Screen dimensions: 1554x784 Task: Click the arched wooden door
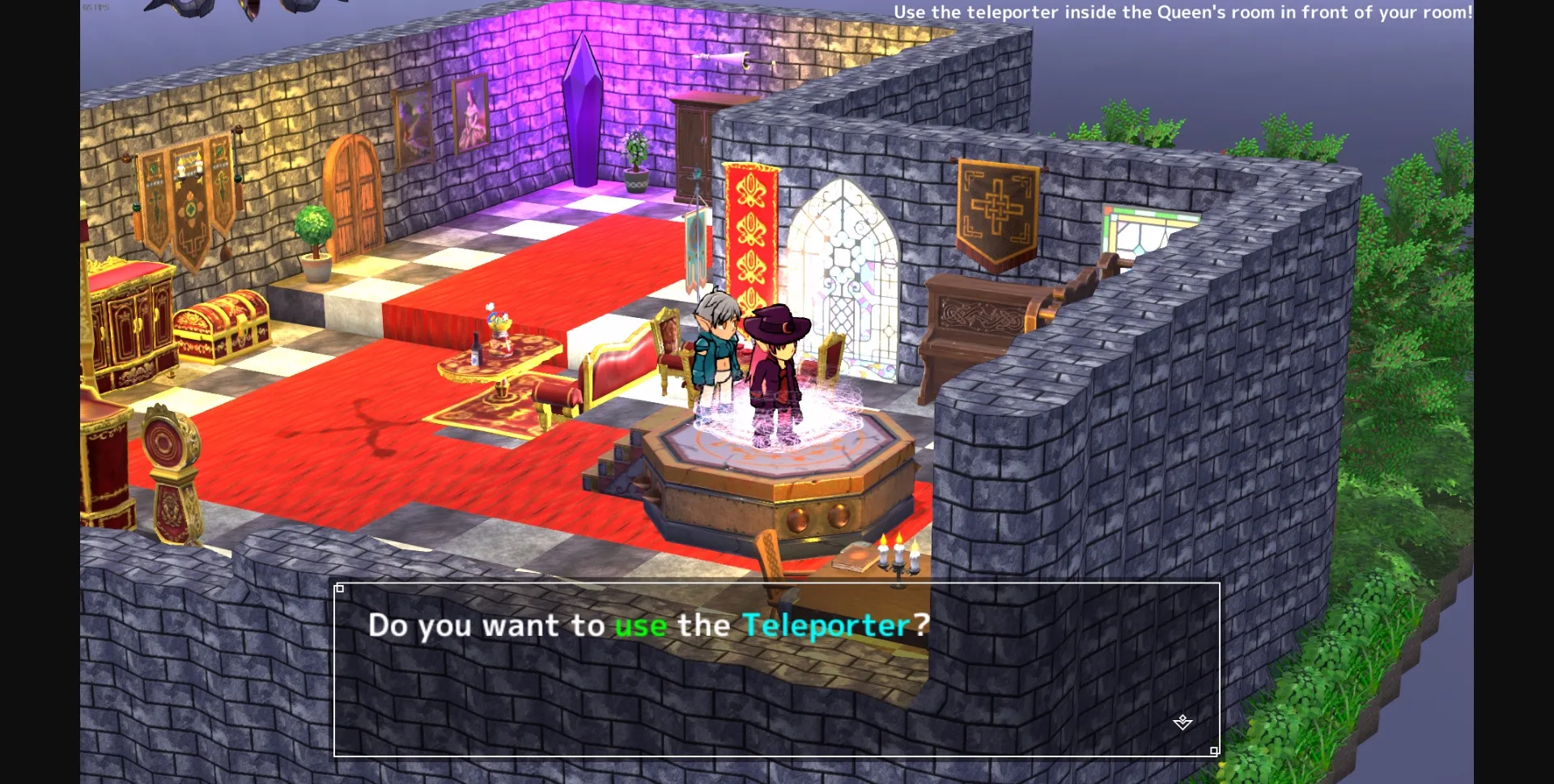tap(355, 190)
